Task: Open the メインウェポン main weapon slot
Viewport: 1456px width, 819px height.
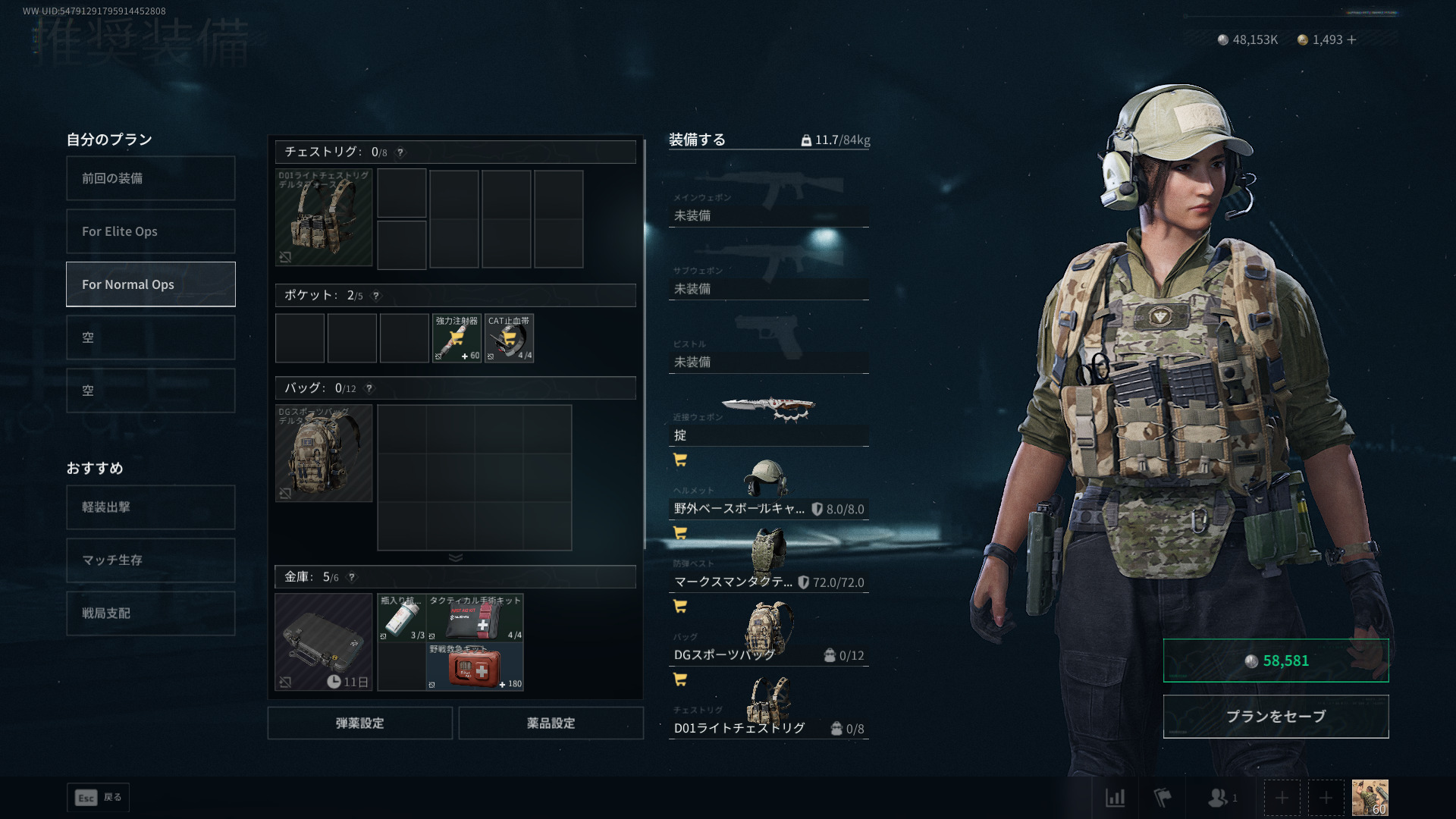Action: [x=768, y=201]
